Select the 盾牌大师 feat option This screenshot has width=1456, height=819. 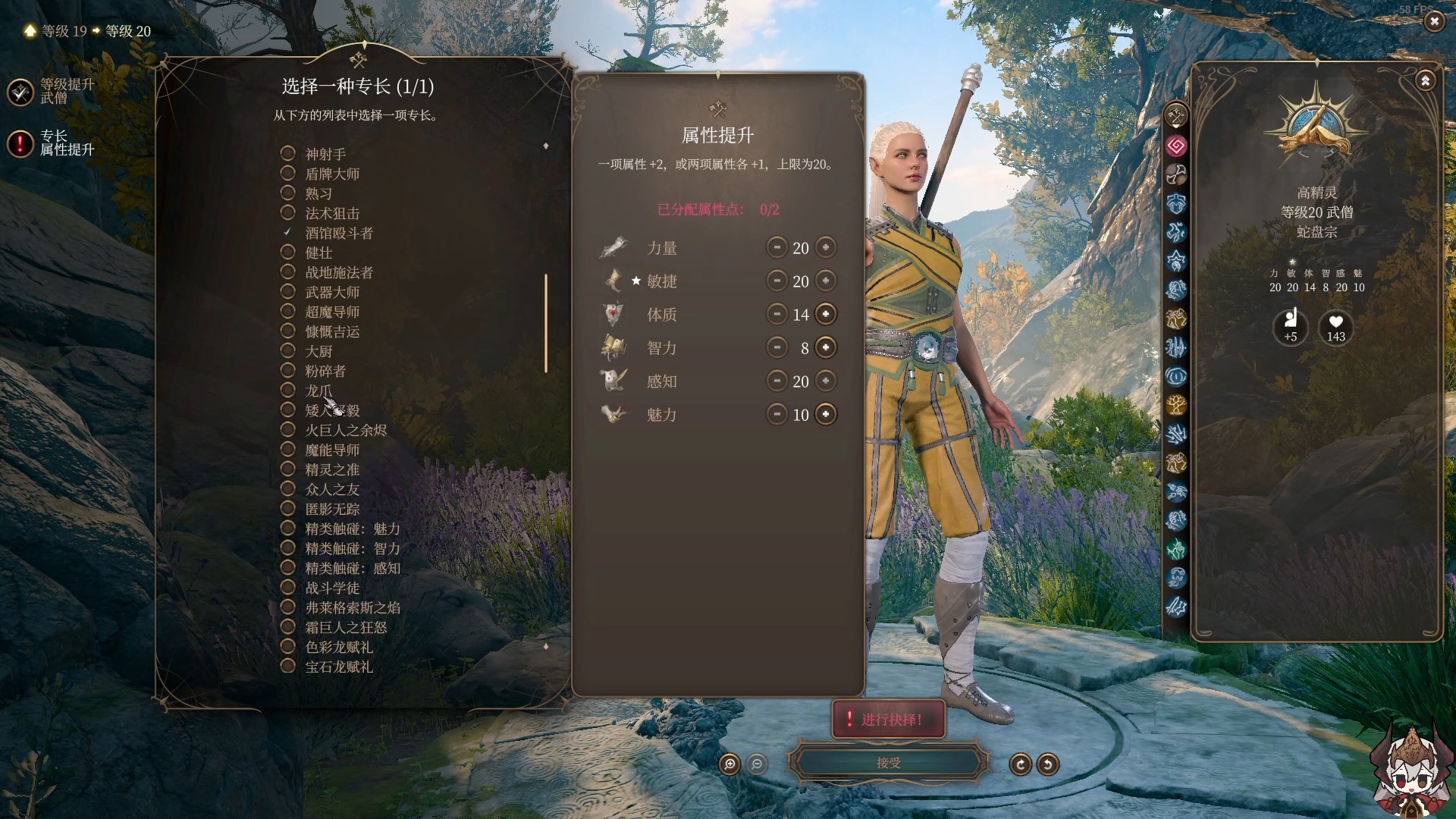[x=288, y=174]
